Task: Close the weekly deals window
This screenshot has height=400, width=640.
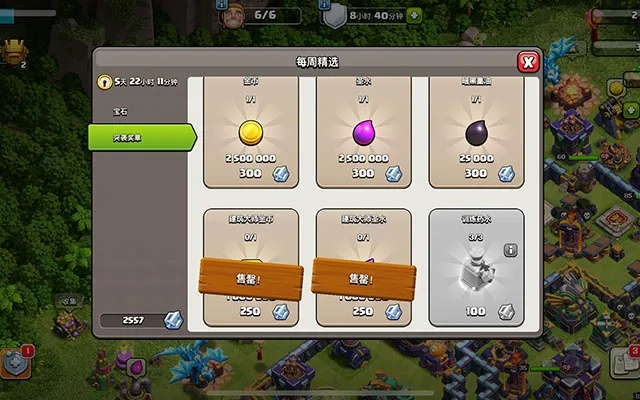Action: 528,63
